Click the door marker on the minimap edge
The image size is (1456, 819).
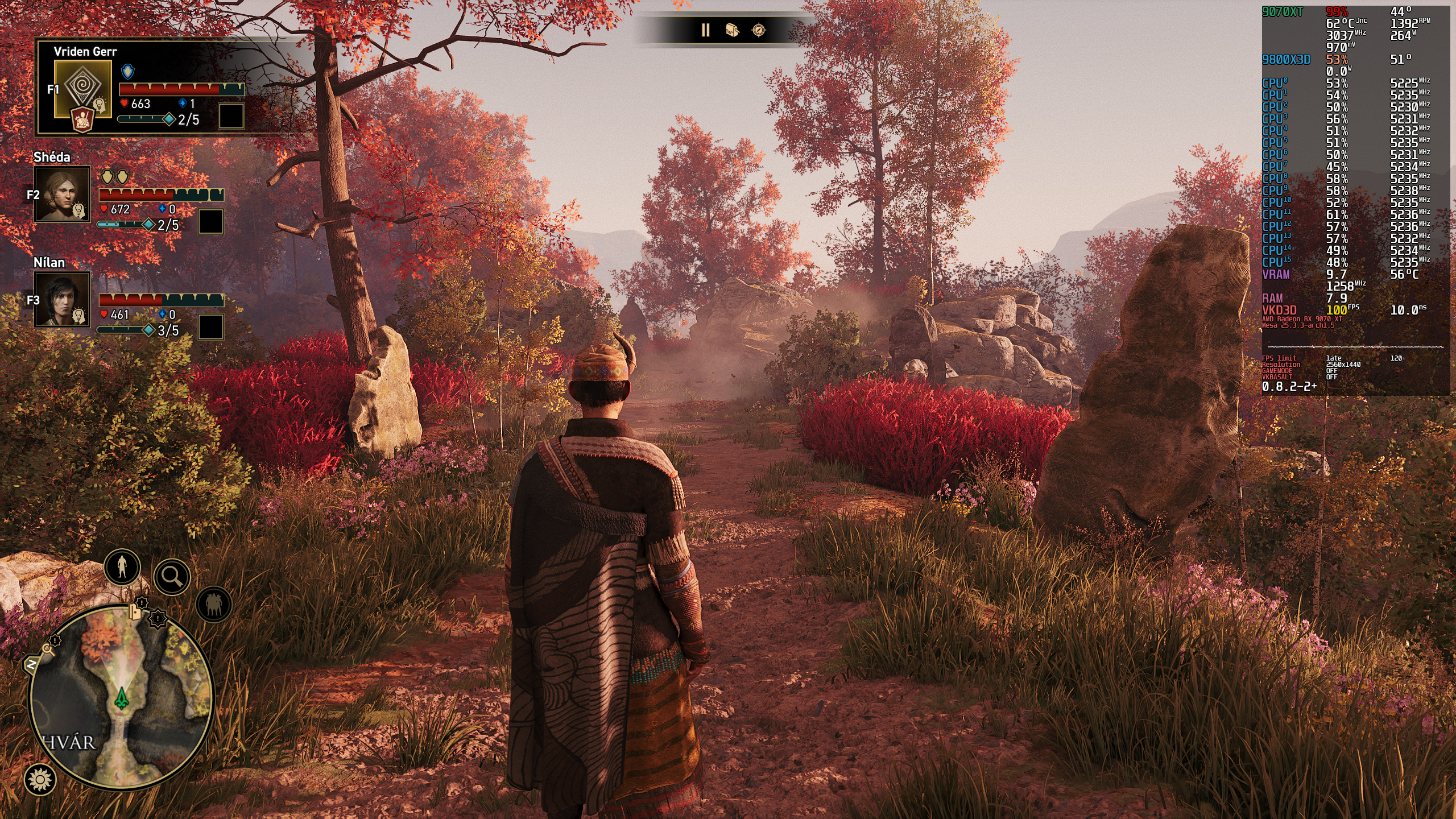[x=135, y=612]
